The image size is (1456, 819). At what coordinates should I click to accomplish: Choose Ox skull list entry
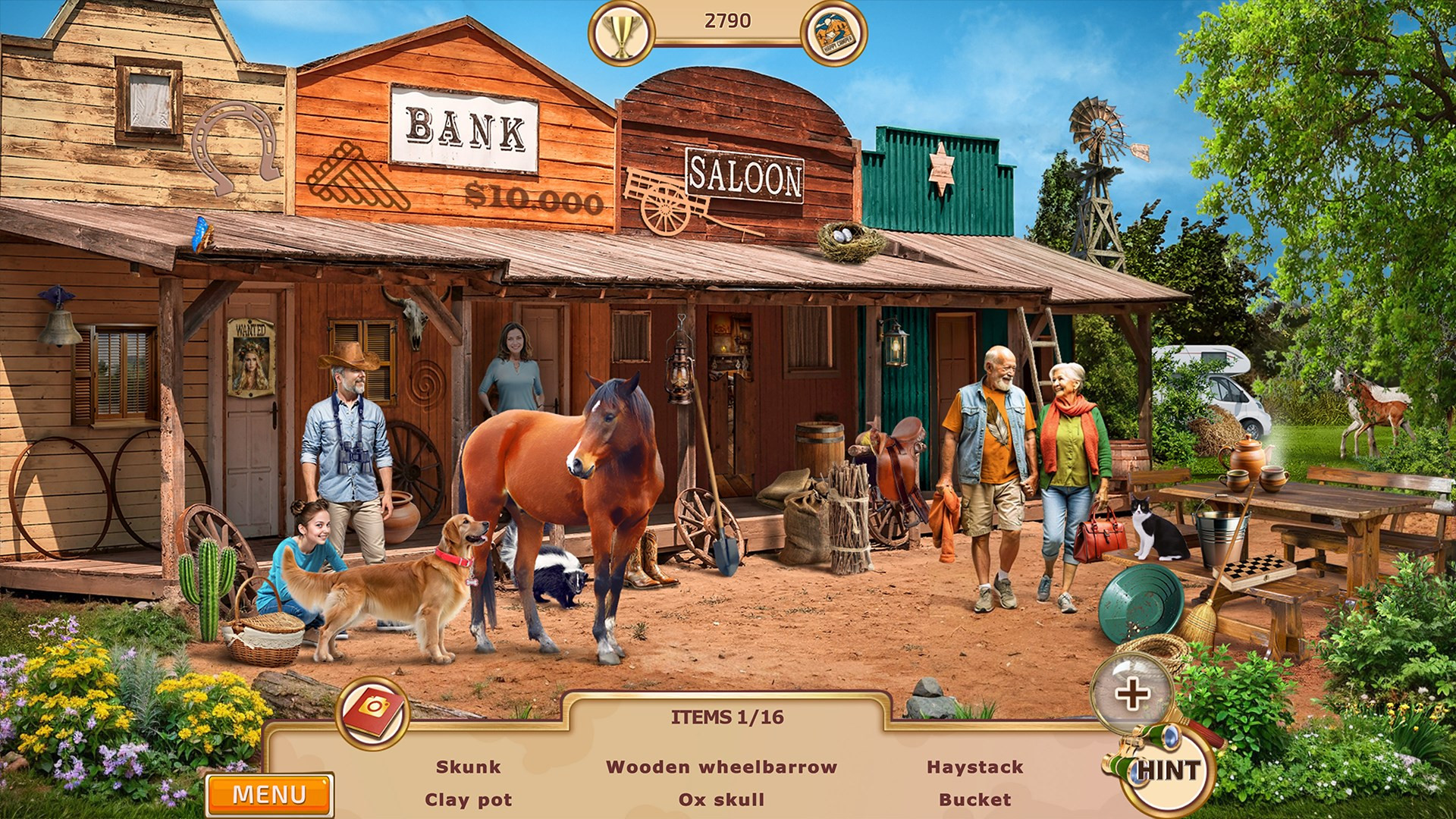pos(721,799)
